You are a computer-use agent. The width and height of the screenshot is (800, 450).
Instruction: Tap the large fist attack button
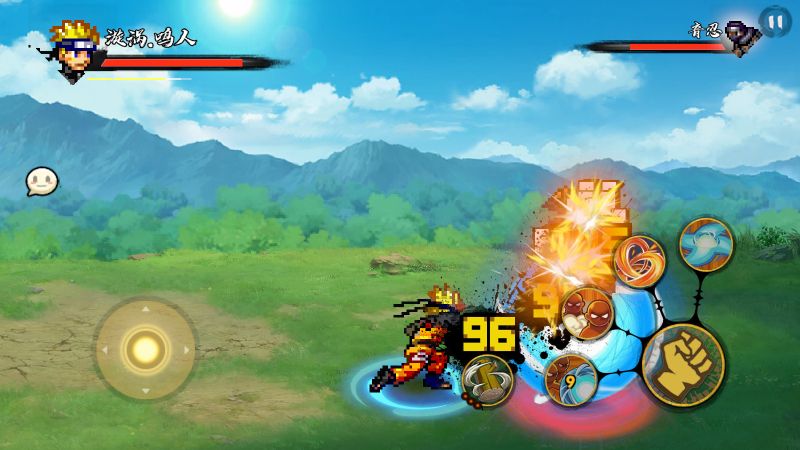(683, 362)
